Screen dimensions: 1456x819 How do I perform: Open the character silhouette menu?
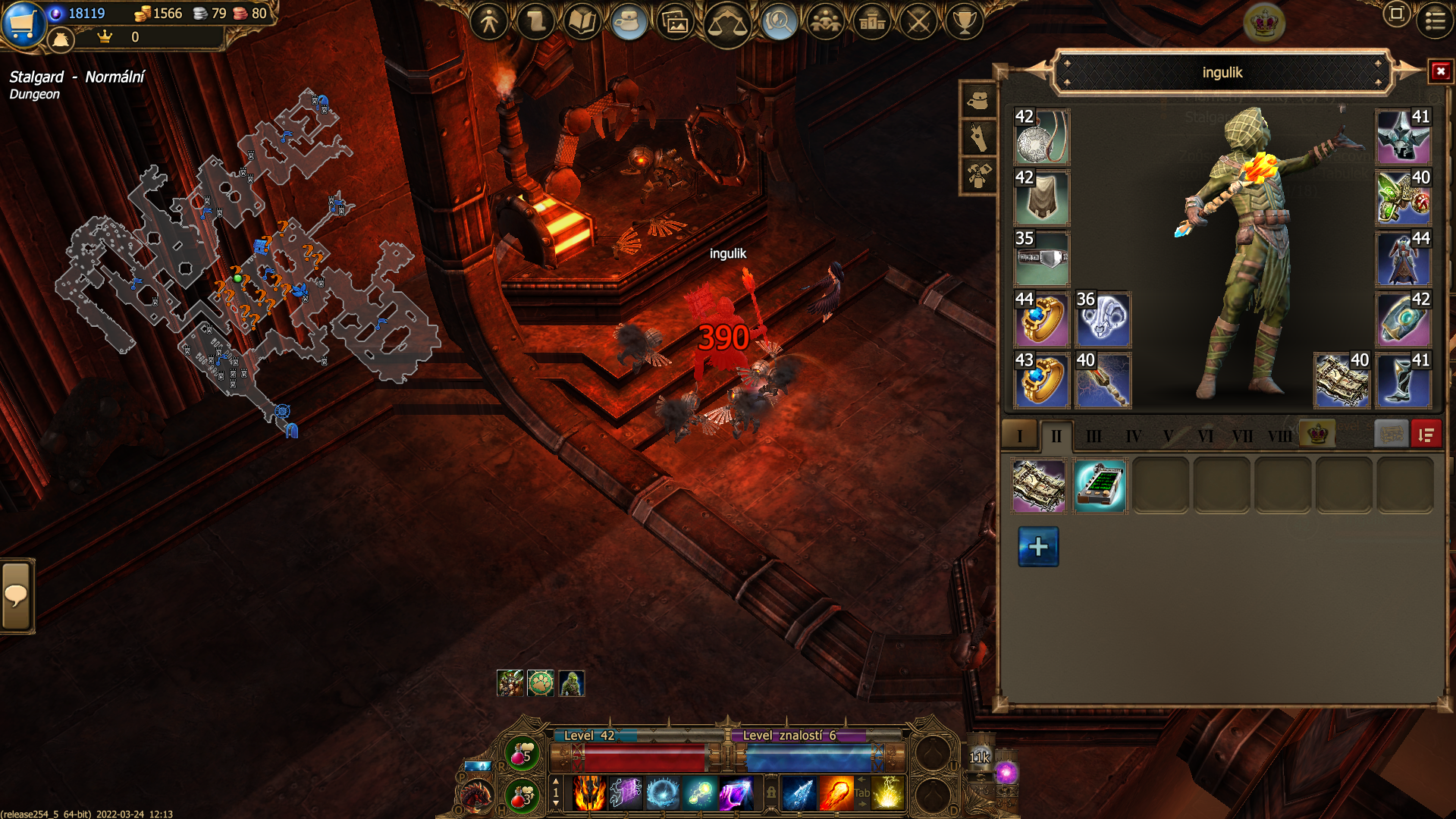pyautogui.click(x=489, y=21)
